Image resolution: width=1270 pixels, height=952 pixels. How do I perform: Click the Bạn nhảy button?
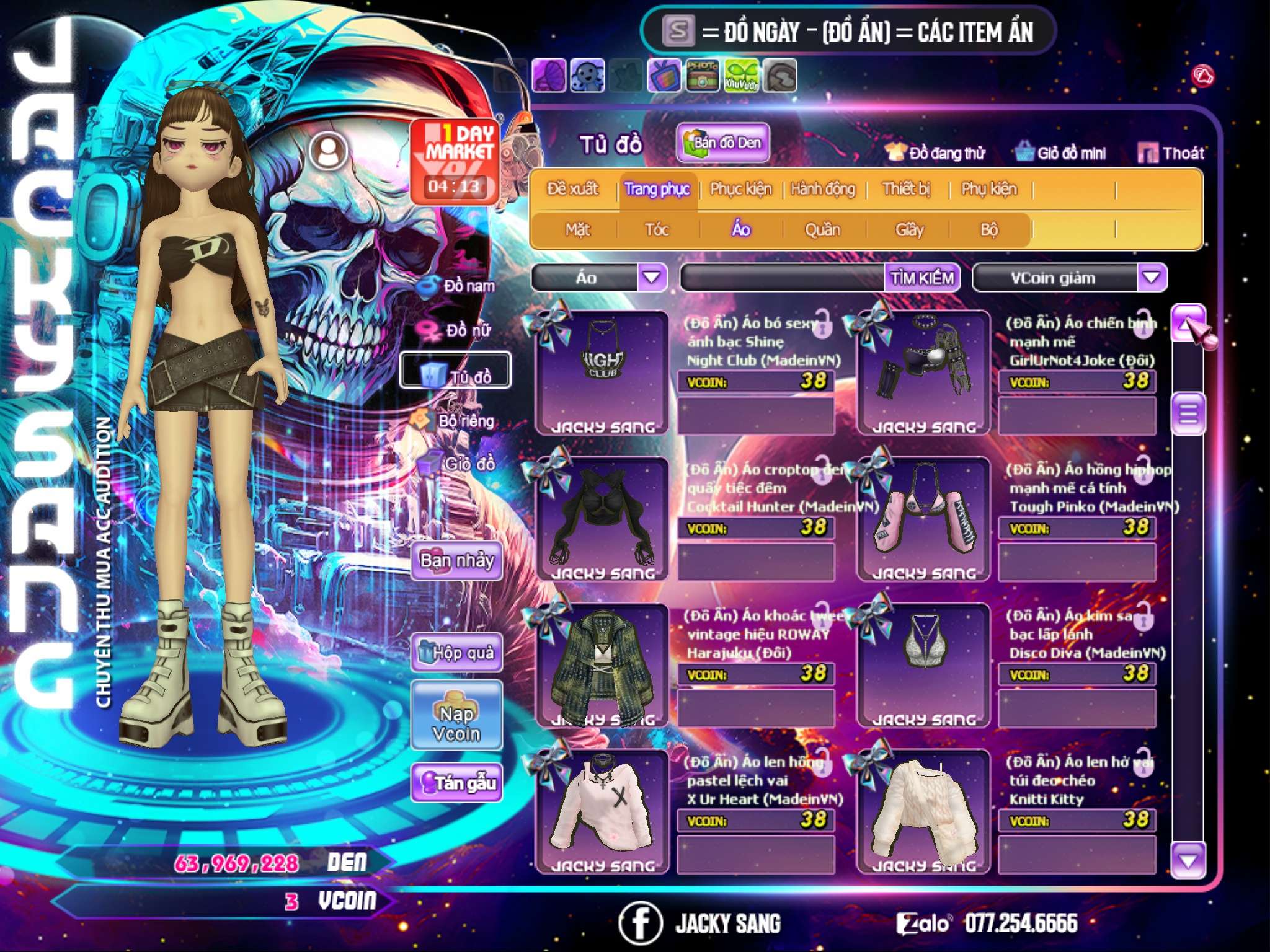pos(456,561)
